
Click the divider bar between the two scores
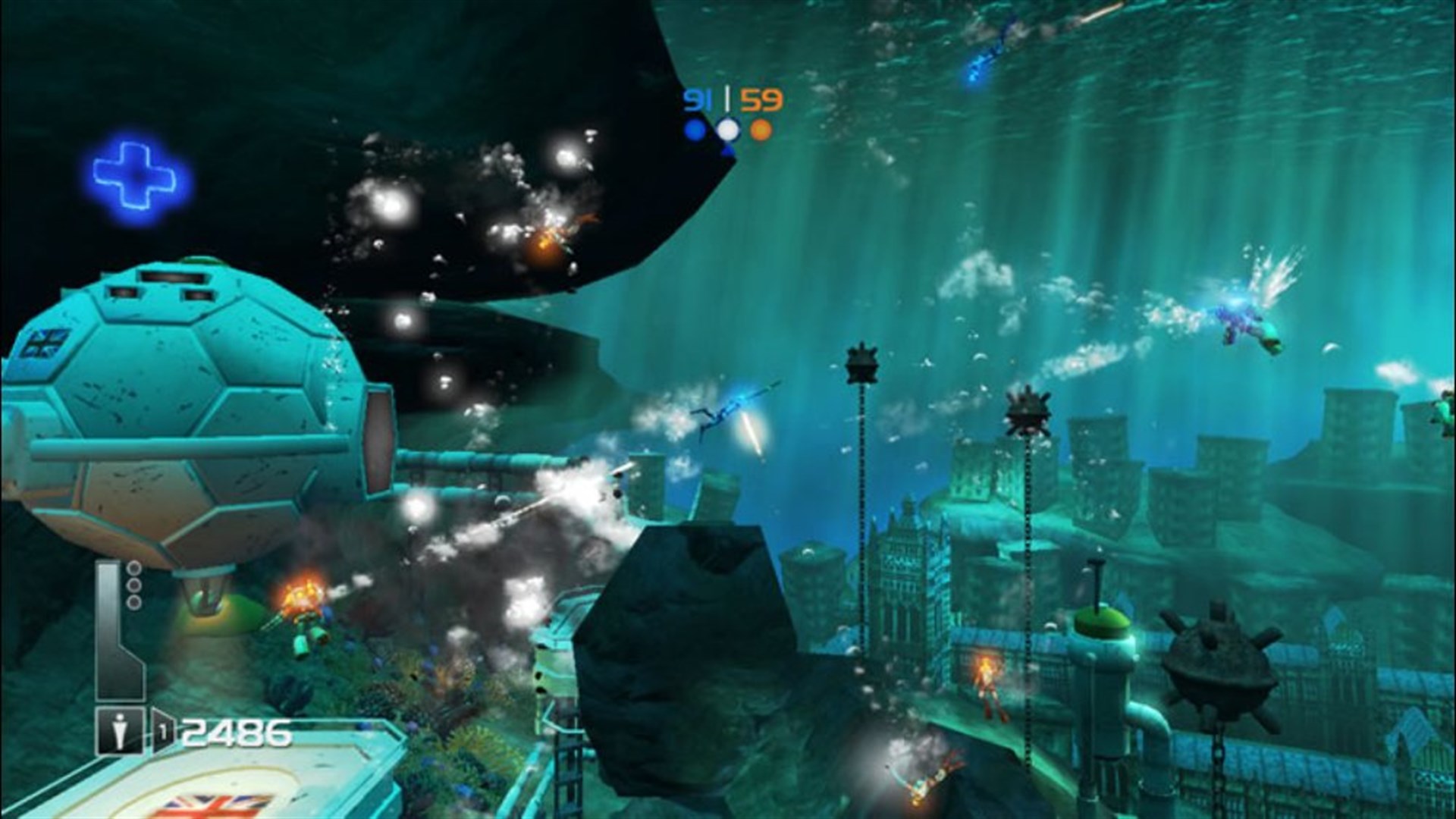(x=727, y=98)
